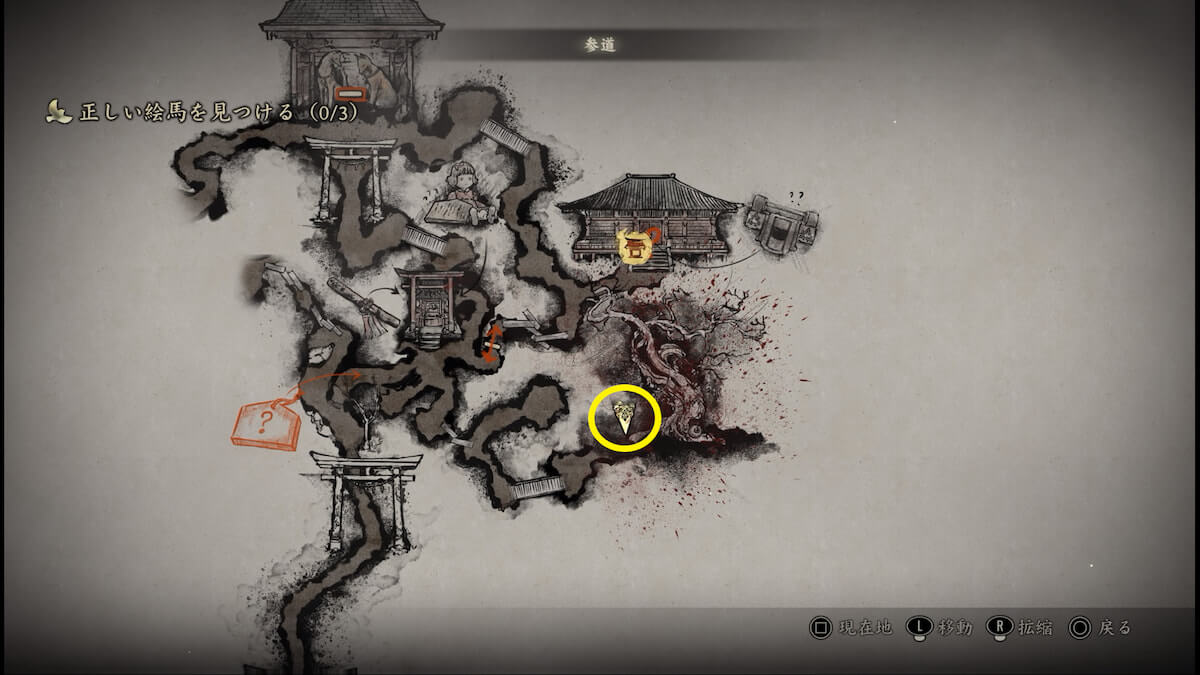Select the sketched girl with ema board note
Screen dimensions: 1200x675
[x=461, y=193]
